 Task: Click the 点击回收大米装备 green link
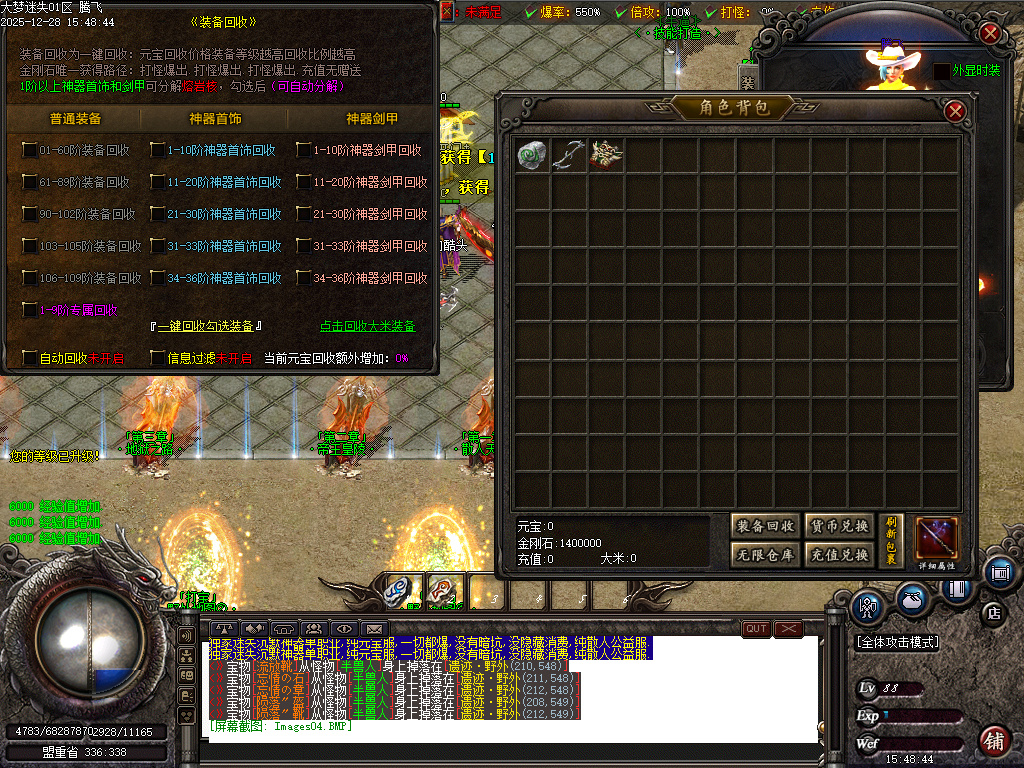click(x=367, y=326)
